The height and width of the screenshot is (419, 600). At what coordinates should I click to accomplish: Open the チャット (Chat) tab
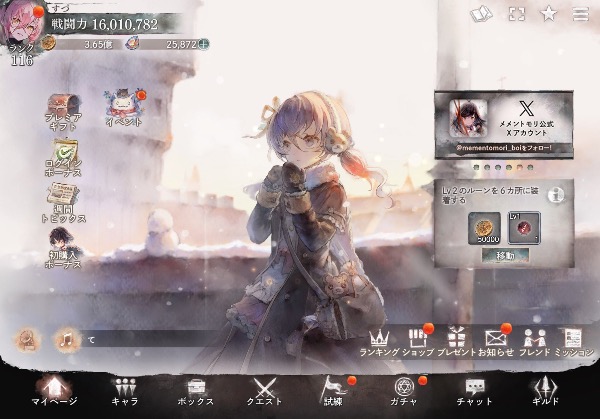(x=475, y=392)
